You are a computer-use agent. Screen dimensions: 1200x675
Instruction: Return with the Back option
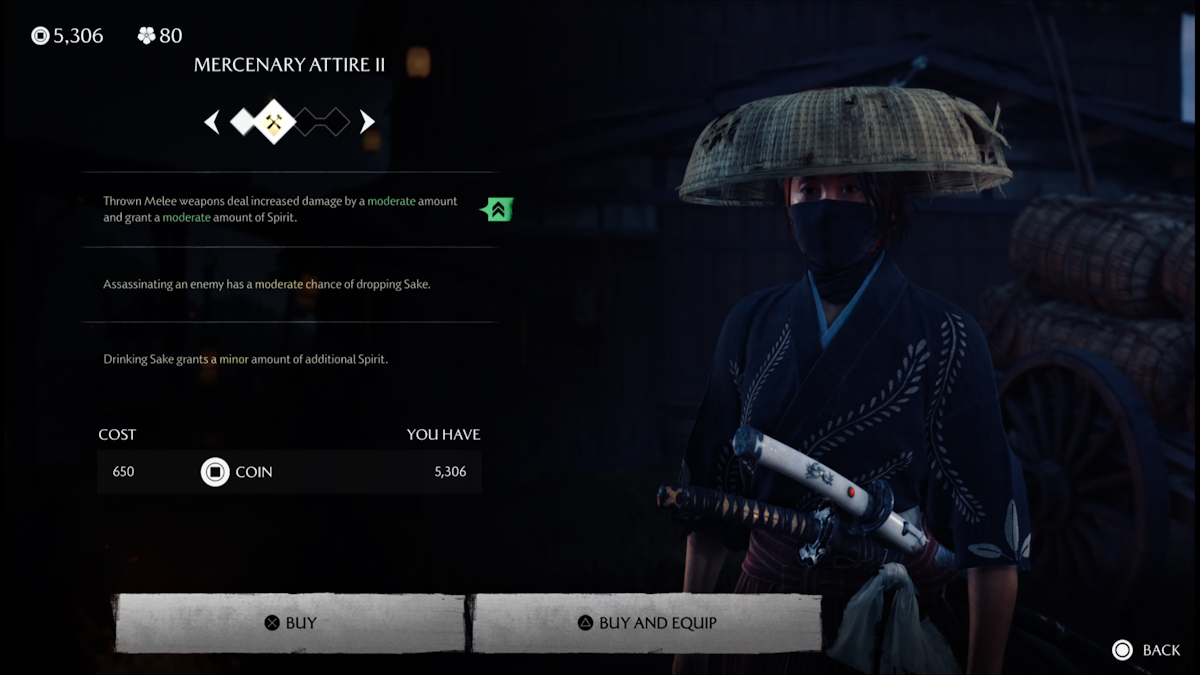[1146, 650]
